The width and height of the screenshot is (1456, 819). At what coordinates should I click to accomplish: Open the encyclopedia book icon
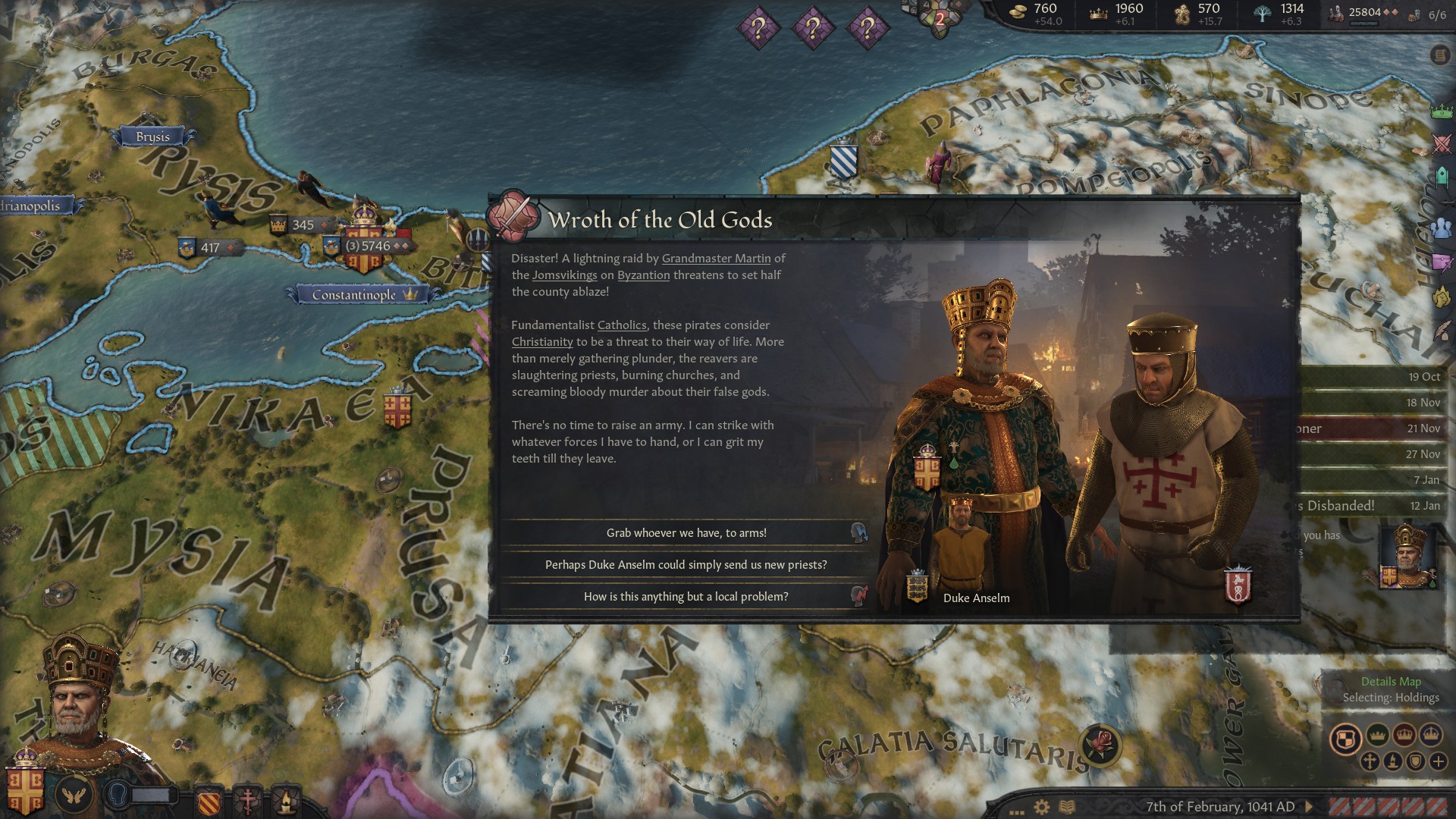(x=1067, y=807)
